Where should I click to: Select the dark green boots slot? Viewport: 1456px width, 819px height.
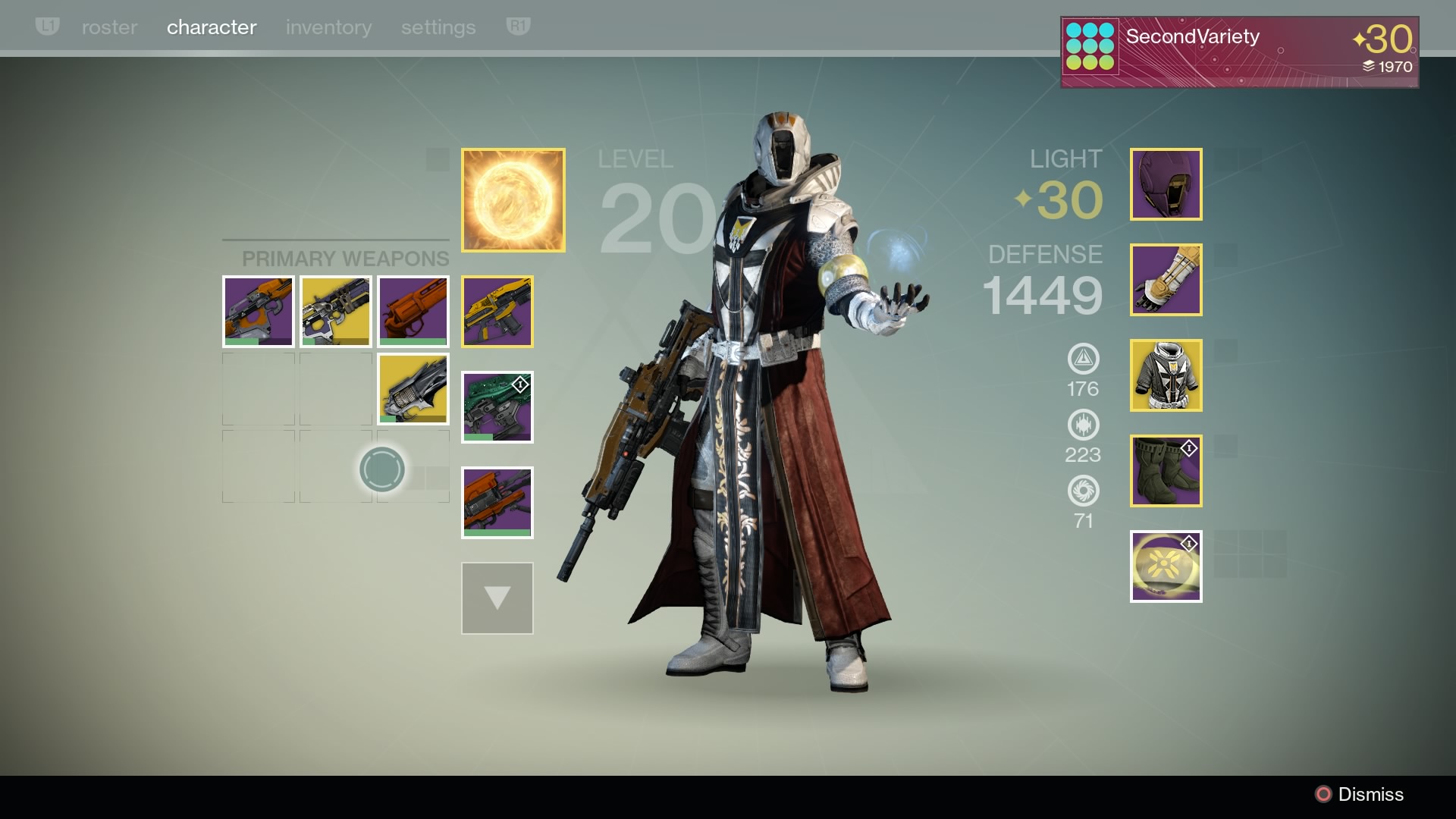[x=1166, y=471]
